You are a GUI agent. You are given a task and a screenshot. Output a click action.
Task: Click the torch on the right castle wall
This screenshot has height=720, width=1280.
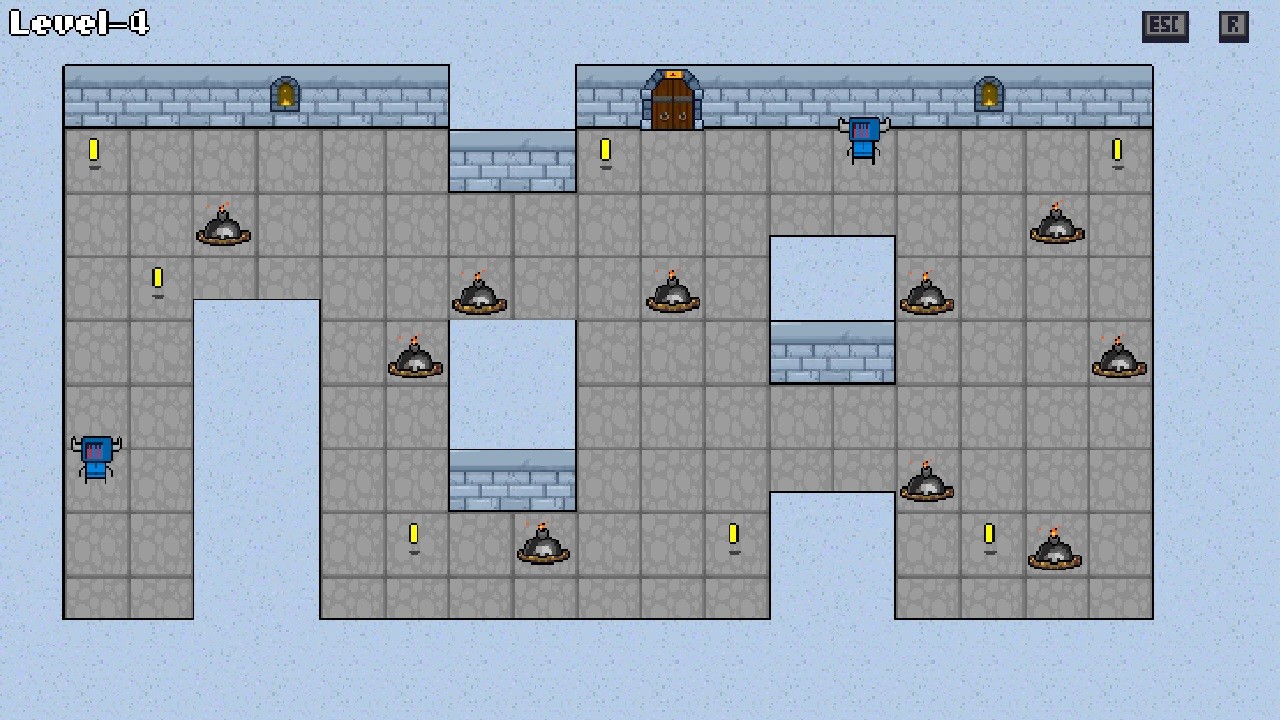point(990,93)
